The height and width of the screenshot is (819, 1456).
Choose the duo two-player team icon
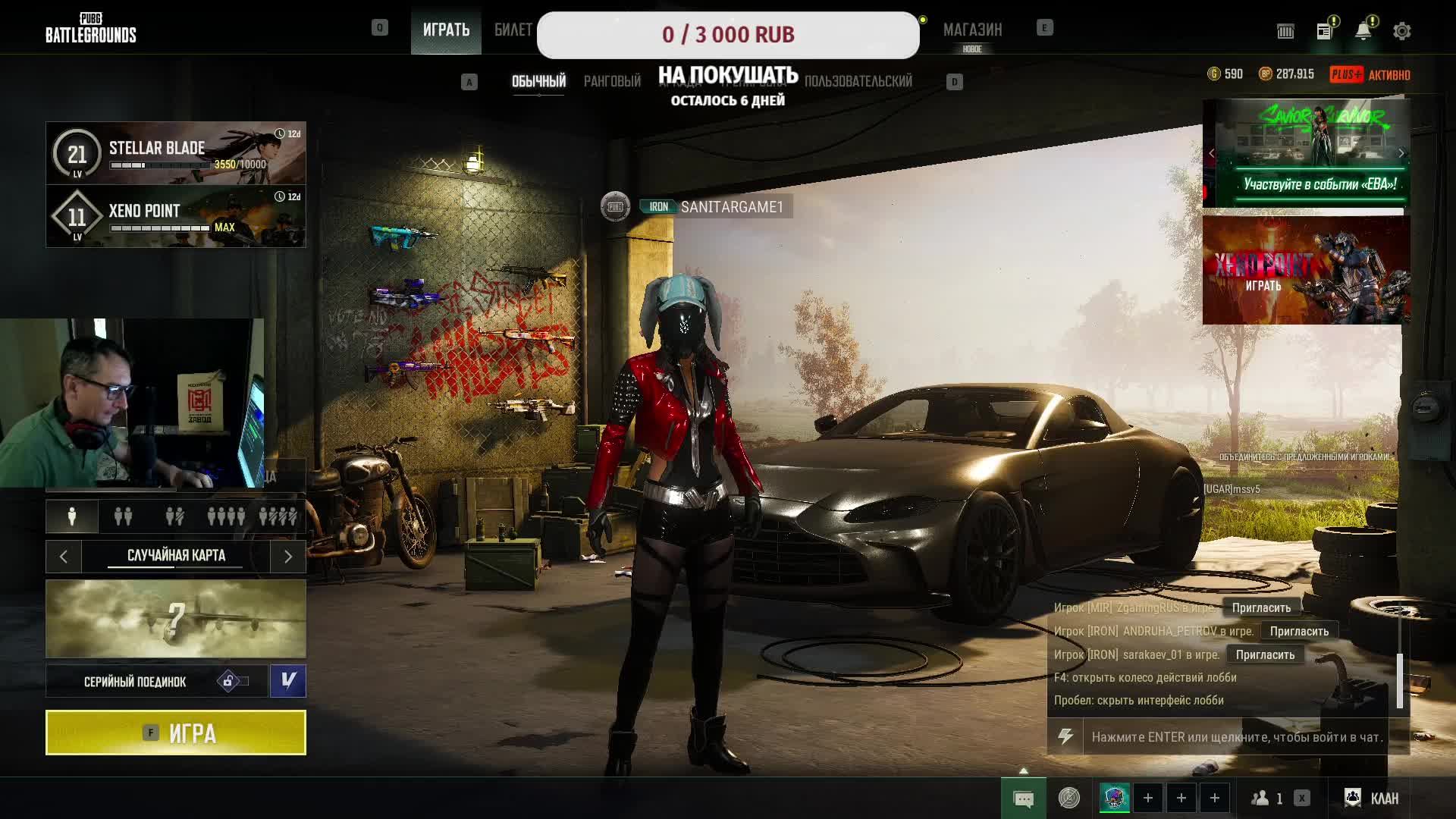pos(123,516)
